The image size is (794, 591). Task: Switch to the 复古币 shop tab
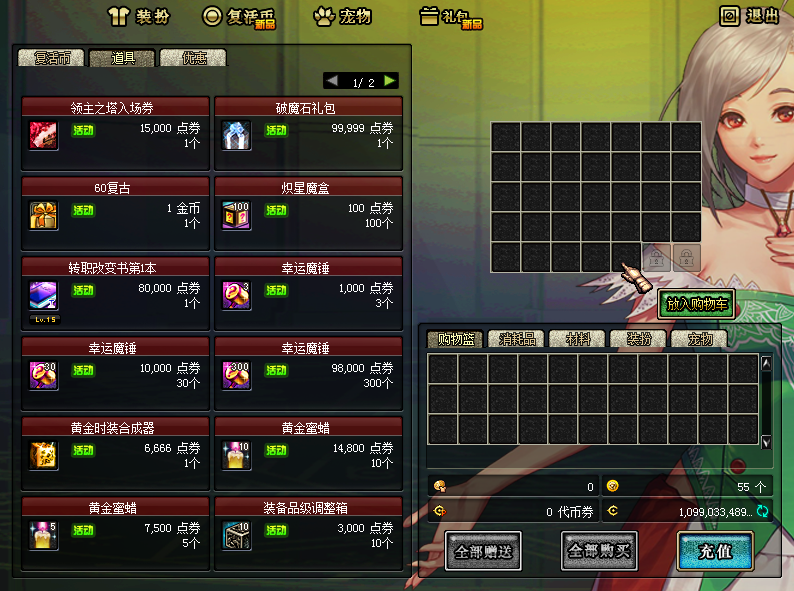pos(50,58)
